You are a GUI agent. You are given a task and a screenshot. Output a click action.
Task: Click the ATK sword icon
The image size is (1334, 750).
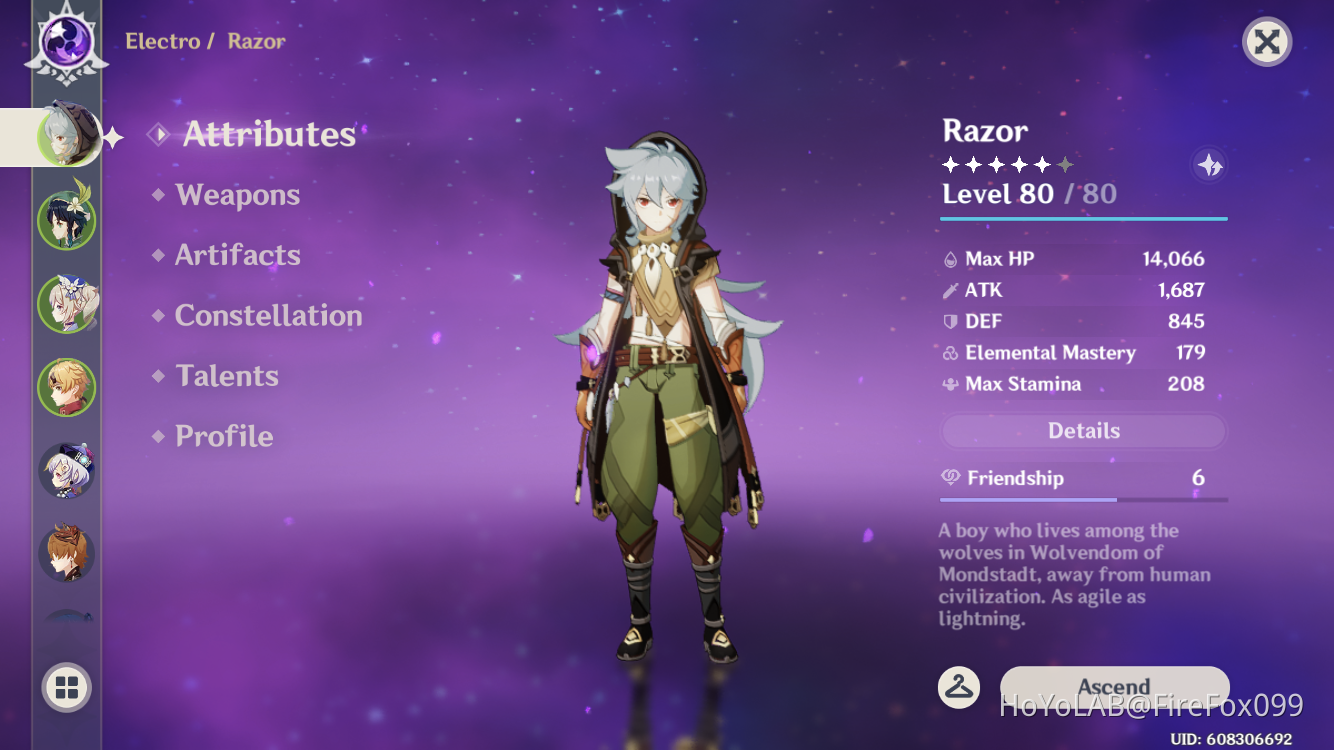(x=951, y=290)
